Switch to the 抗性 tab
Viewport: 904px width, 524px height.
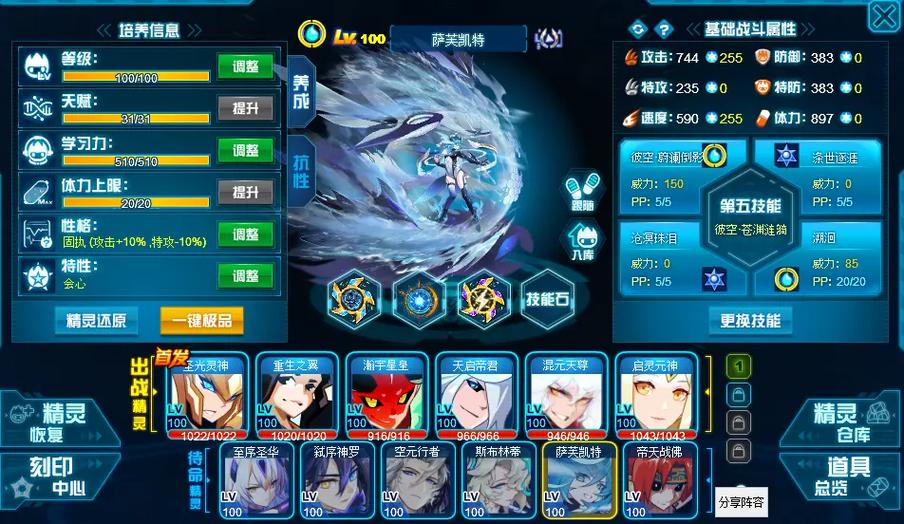pos(300,166)
